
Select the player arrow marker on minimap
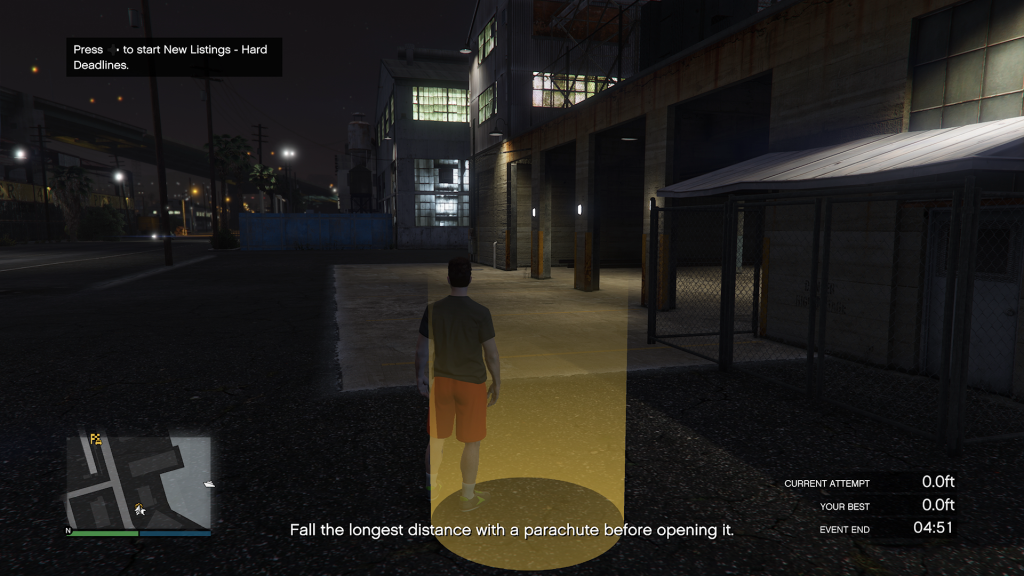[140, 509]
